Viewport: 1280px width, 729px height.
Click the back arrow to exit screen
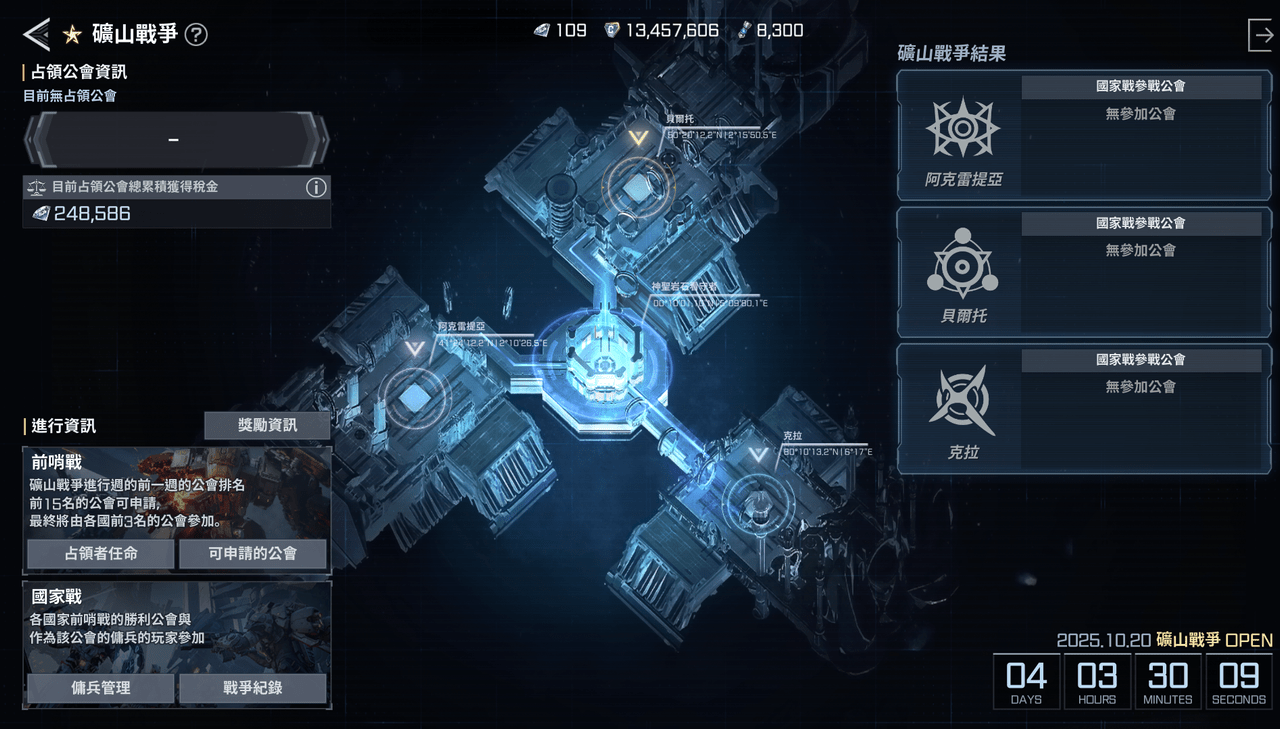[x=36, y=34]
